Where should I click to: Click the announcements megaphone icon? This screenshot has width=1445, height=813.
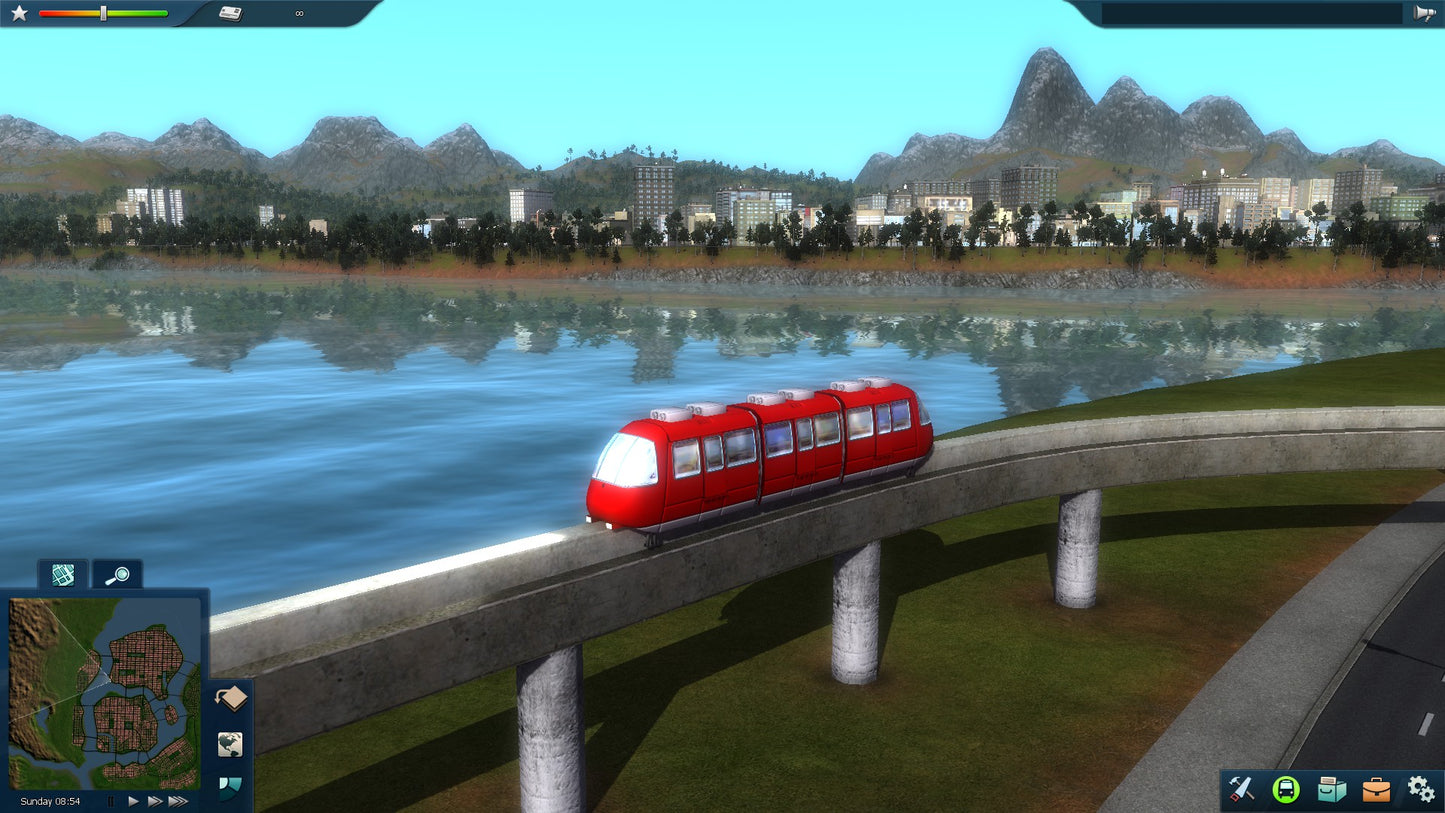[x=1427, y=13]
